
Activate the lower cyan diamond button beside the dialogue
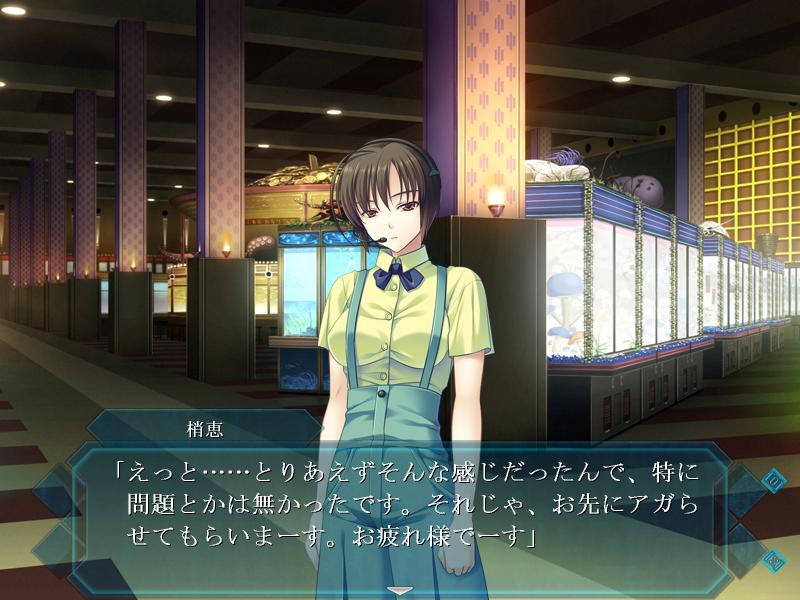(773, 560)
